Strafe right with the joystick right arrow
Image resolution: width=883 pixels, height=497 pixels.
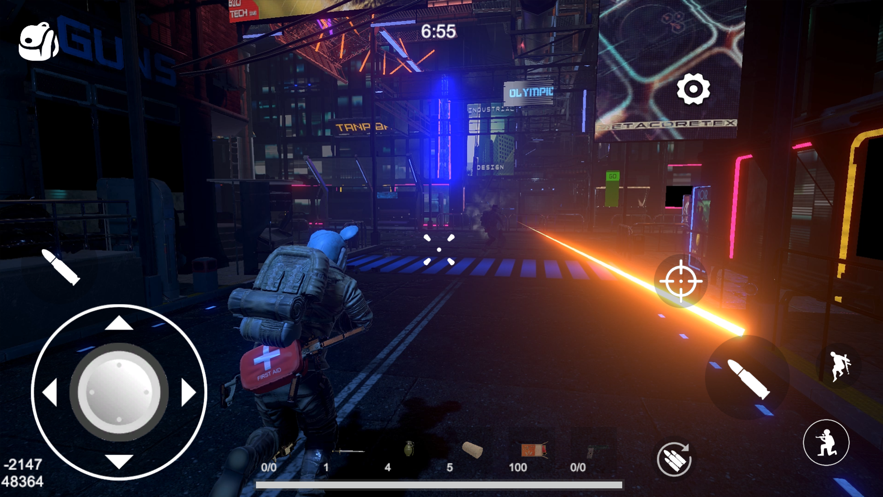click(x=189, y=392)
